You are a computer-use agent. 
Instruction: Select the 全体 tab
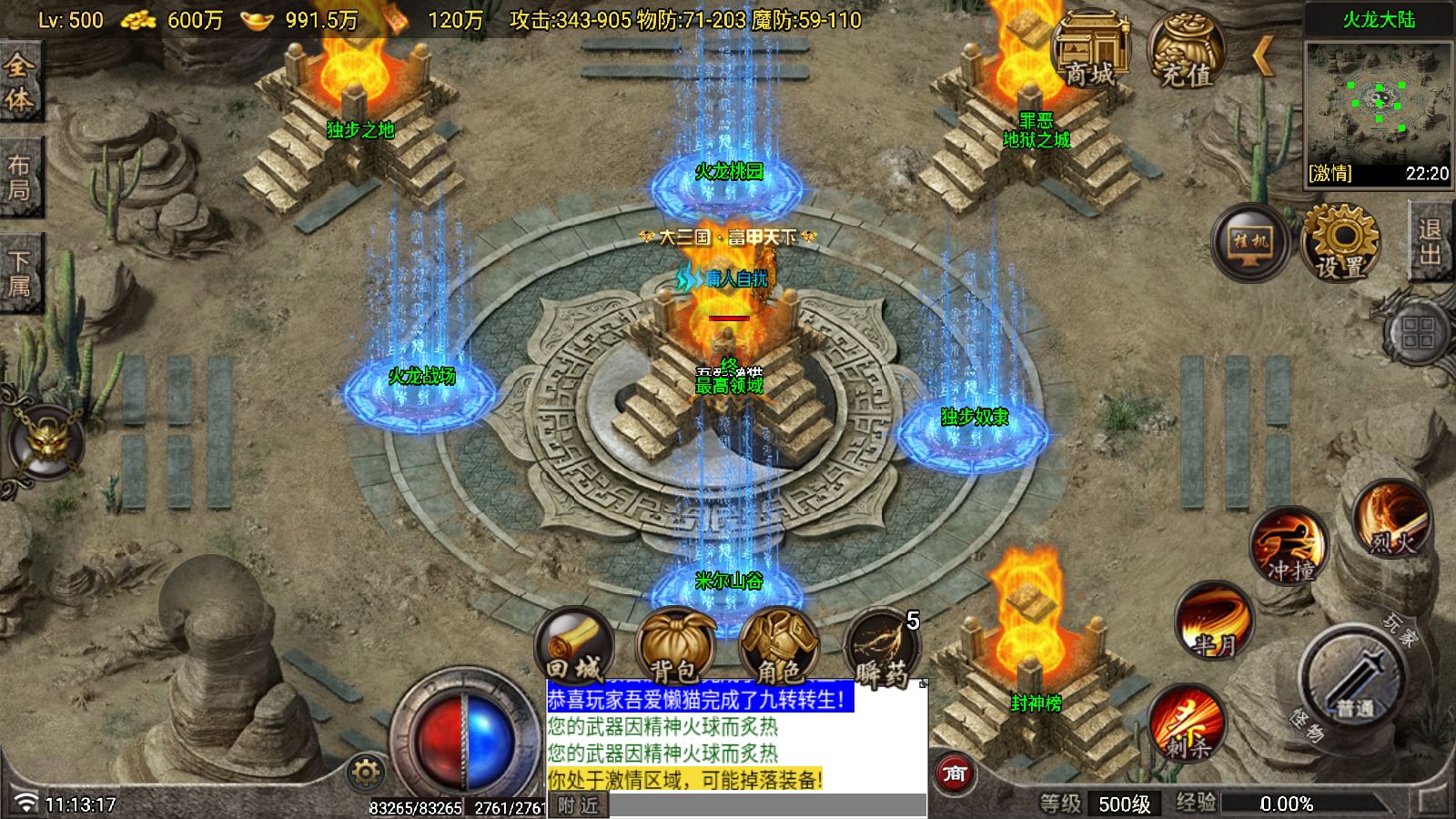(19, 82)
